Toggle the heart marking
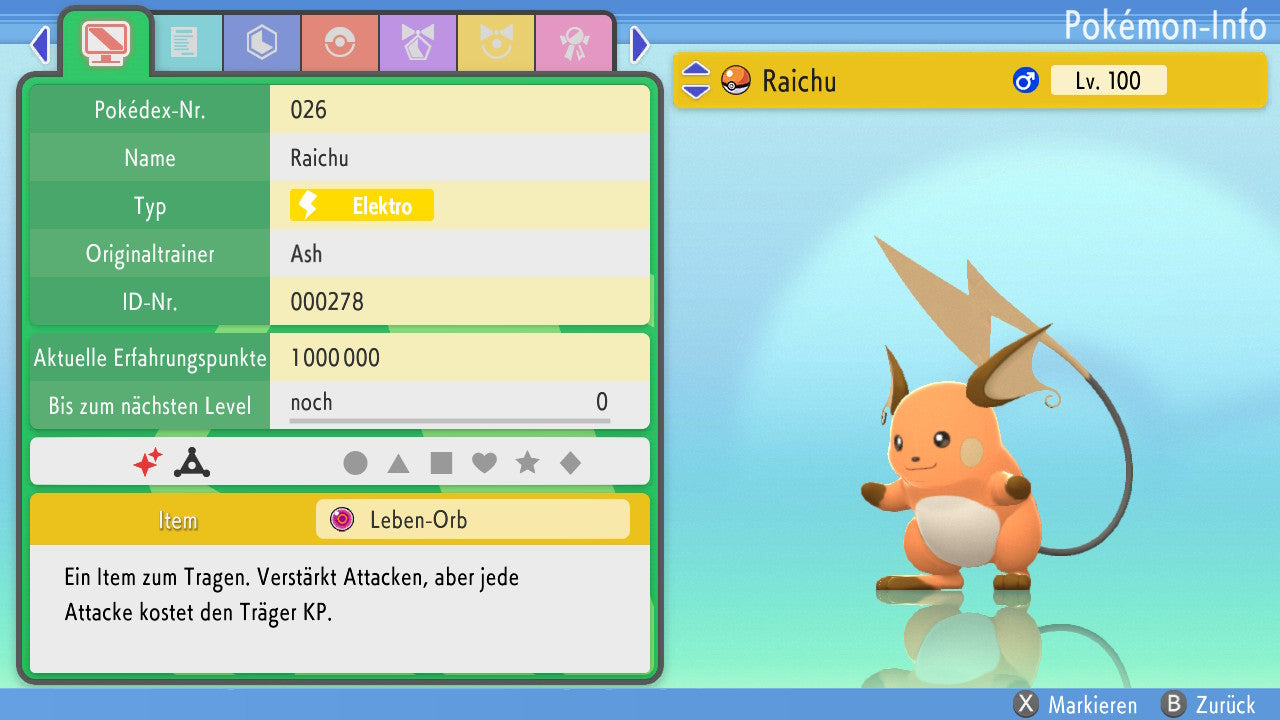Screen dimensions: 1280x720 coord(484,463)
